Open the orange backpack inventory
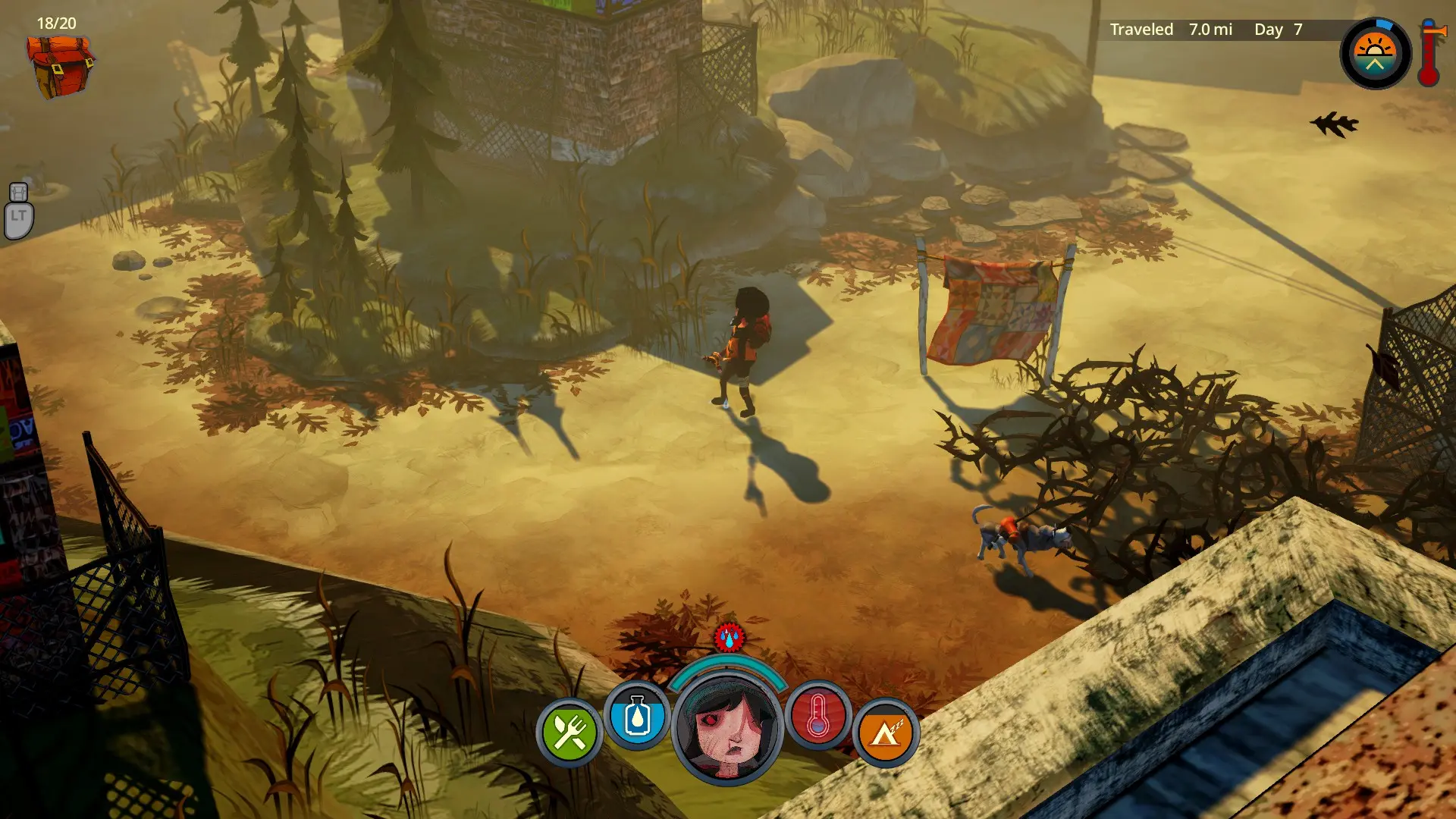The image size is (1456, 819). [61, 67]
